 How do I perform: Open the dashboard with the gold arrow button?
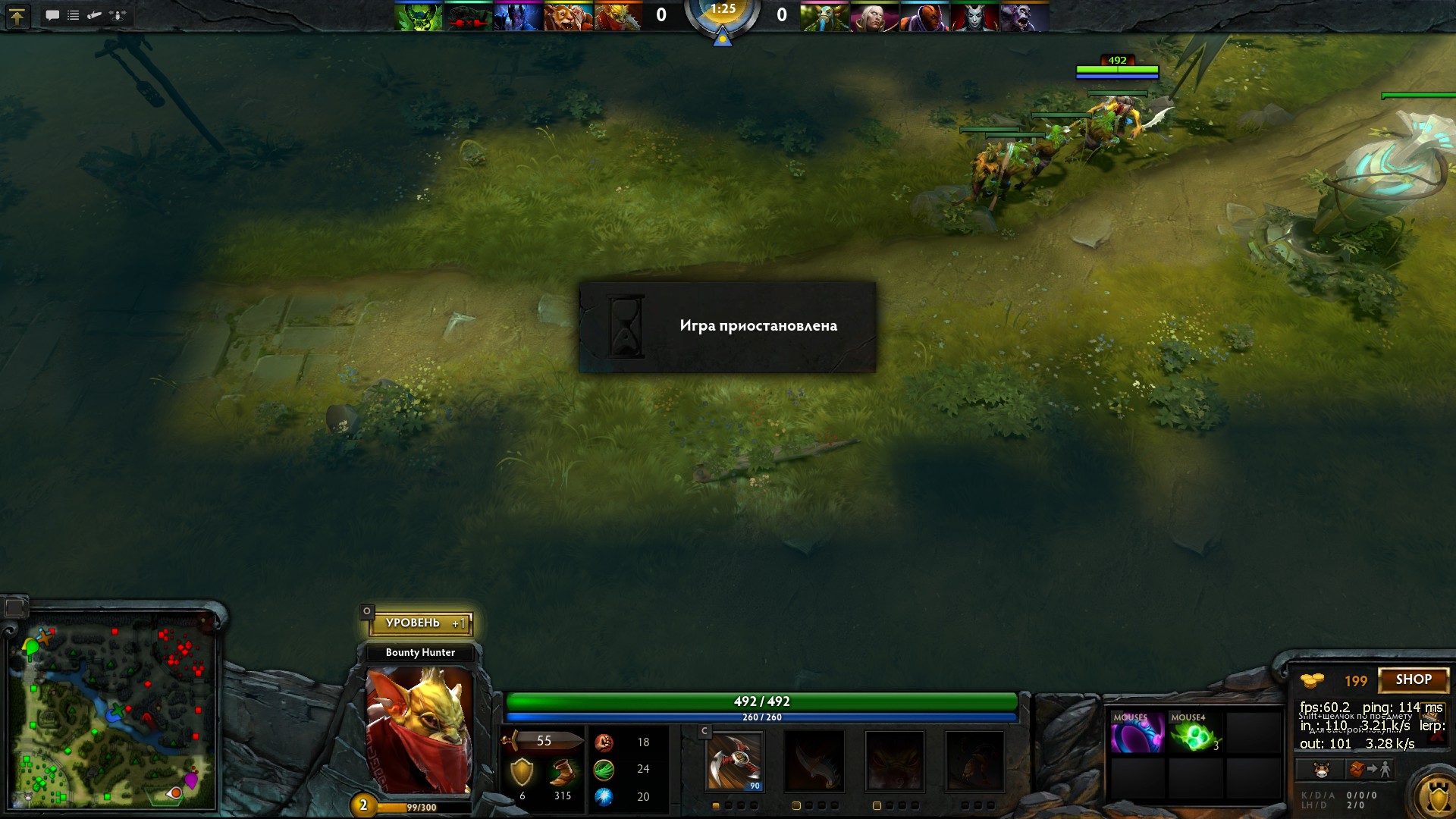click(17, 16)
